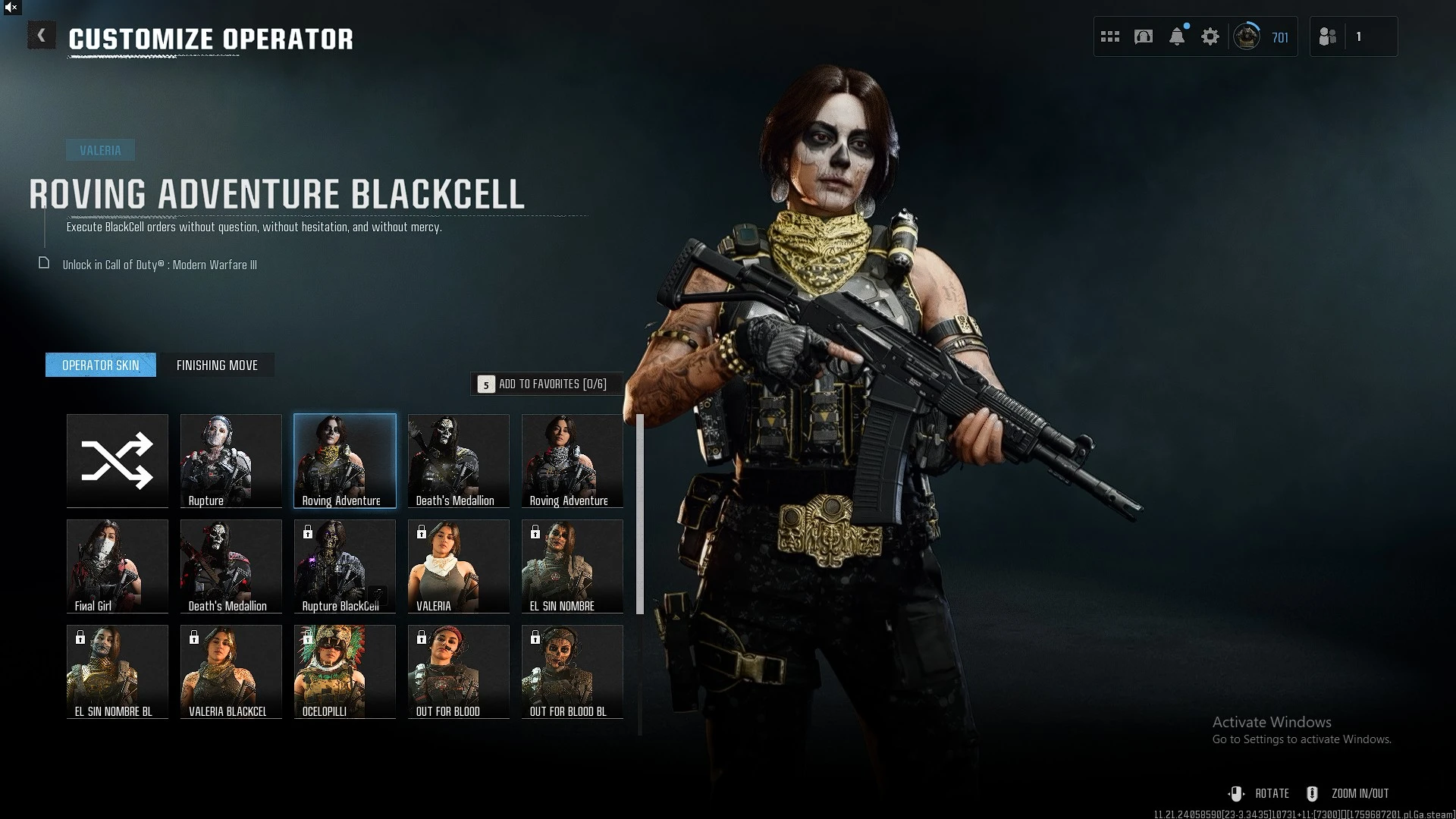Select the Operator Skin tab

[101, 366]
